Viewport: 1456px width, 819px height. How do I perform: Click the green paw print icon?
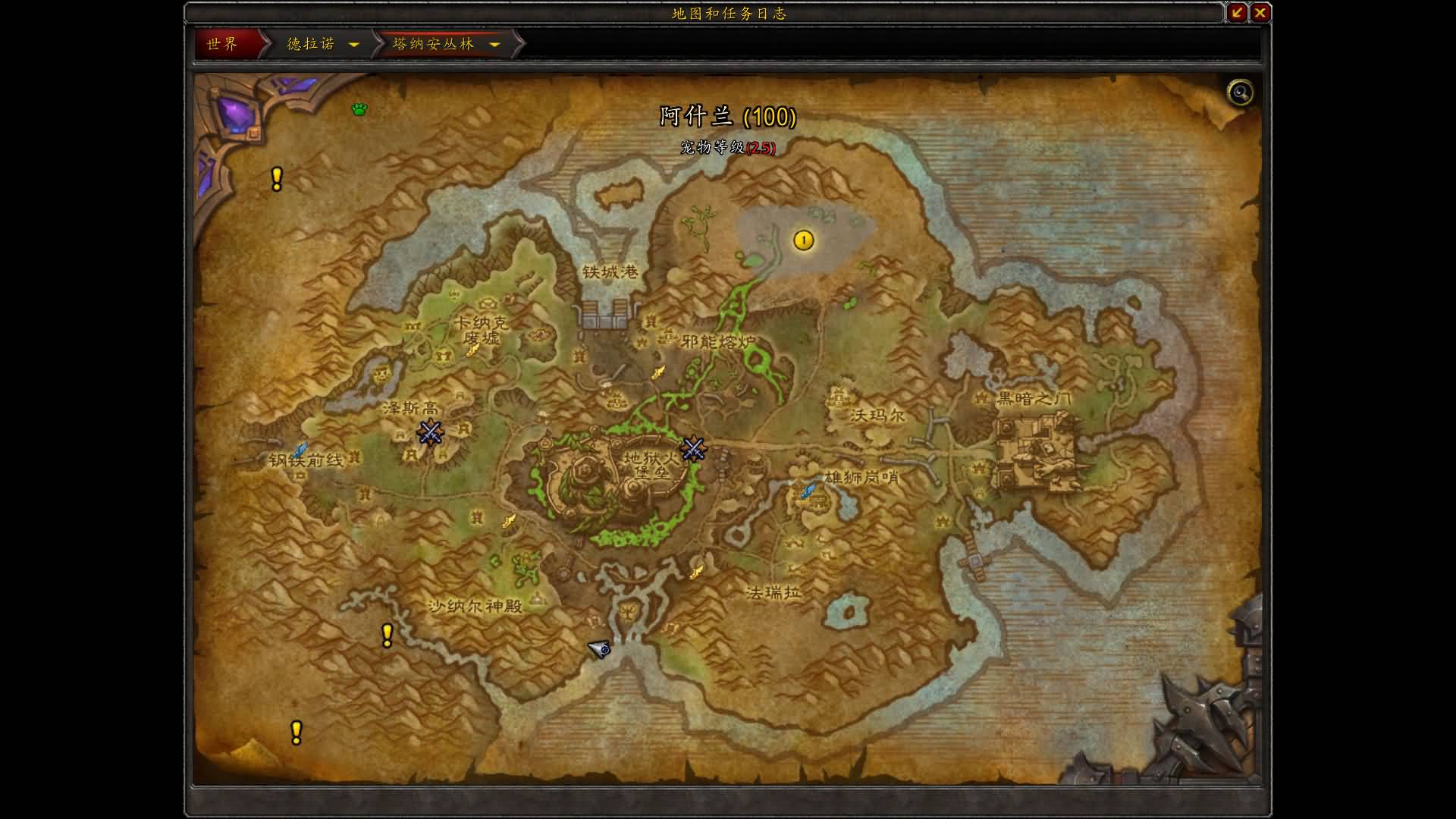pos(359,110)
